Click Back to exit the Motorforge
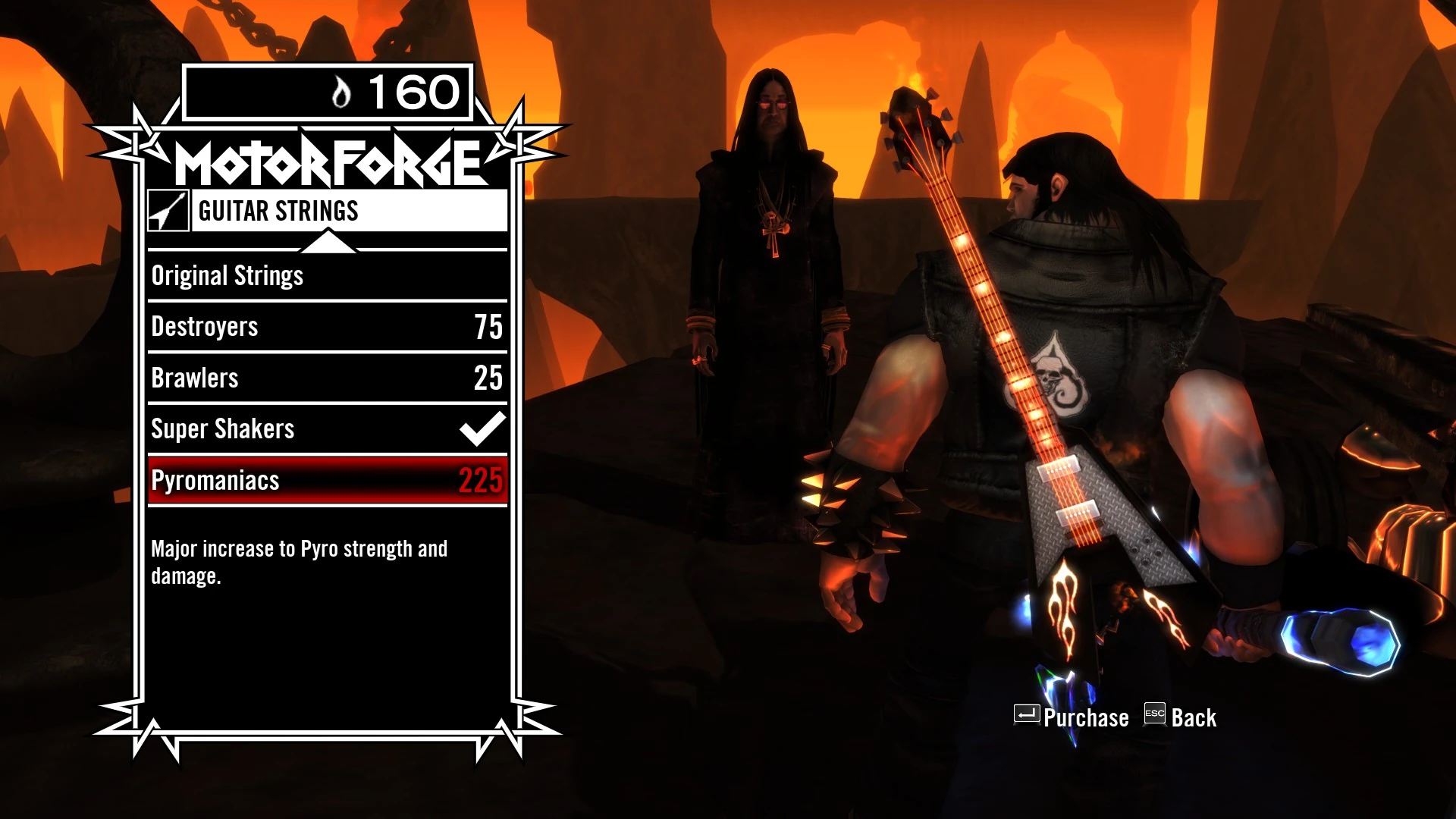This screenshot has height=819, width=1456. [x=1197, y=716]
